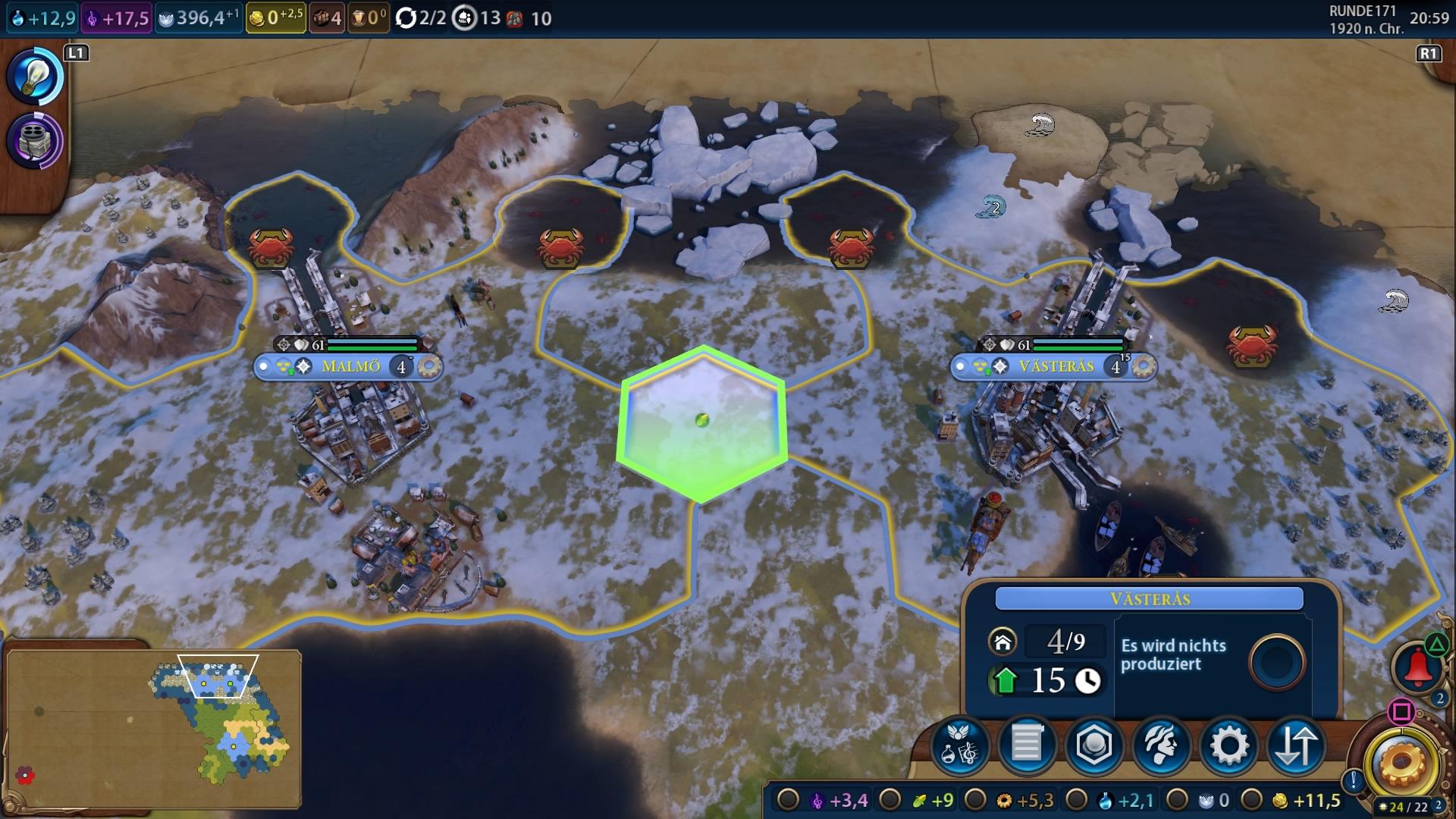Choose production in the empty production slot
The height and width of the screenshot is (819, 1456).
pos(1276,662)
